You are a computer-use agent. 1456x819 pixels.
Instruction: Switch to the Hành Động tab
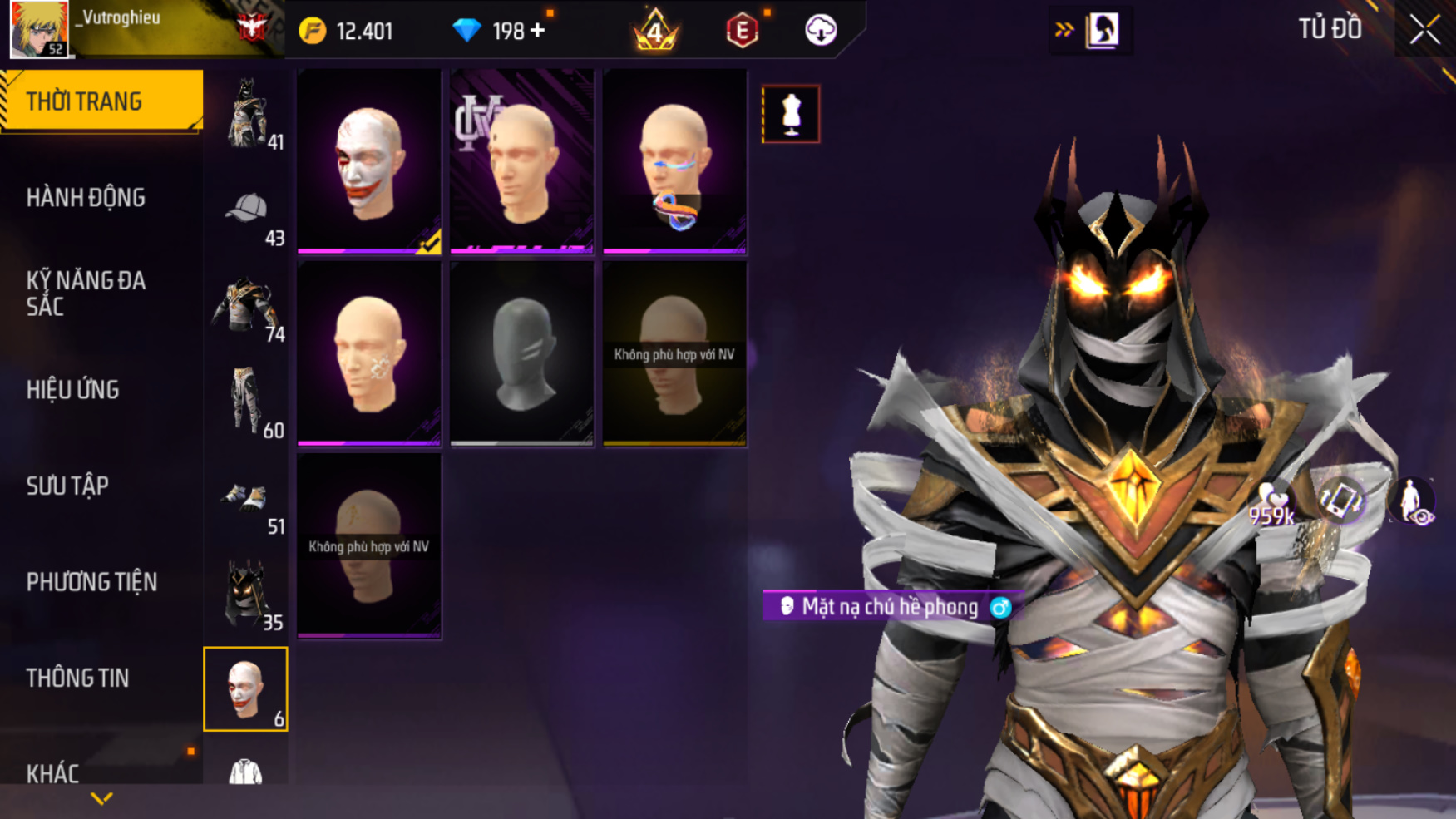(86, 198)
